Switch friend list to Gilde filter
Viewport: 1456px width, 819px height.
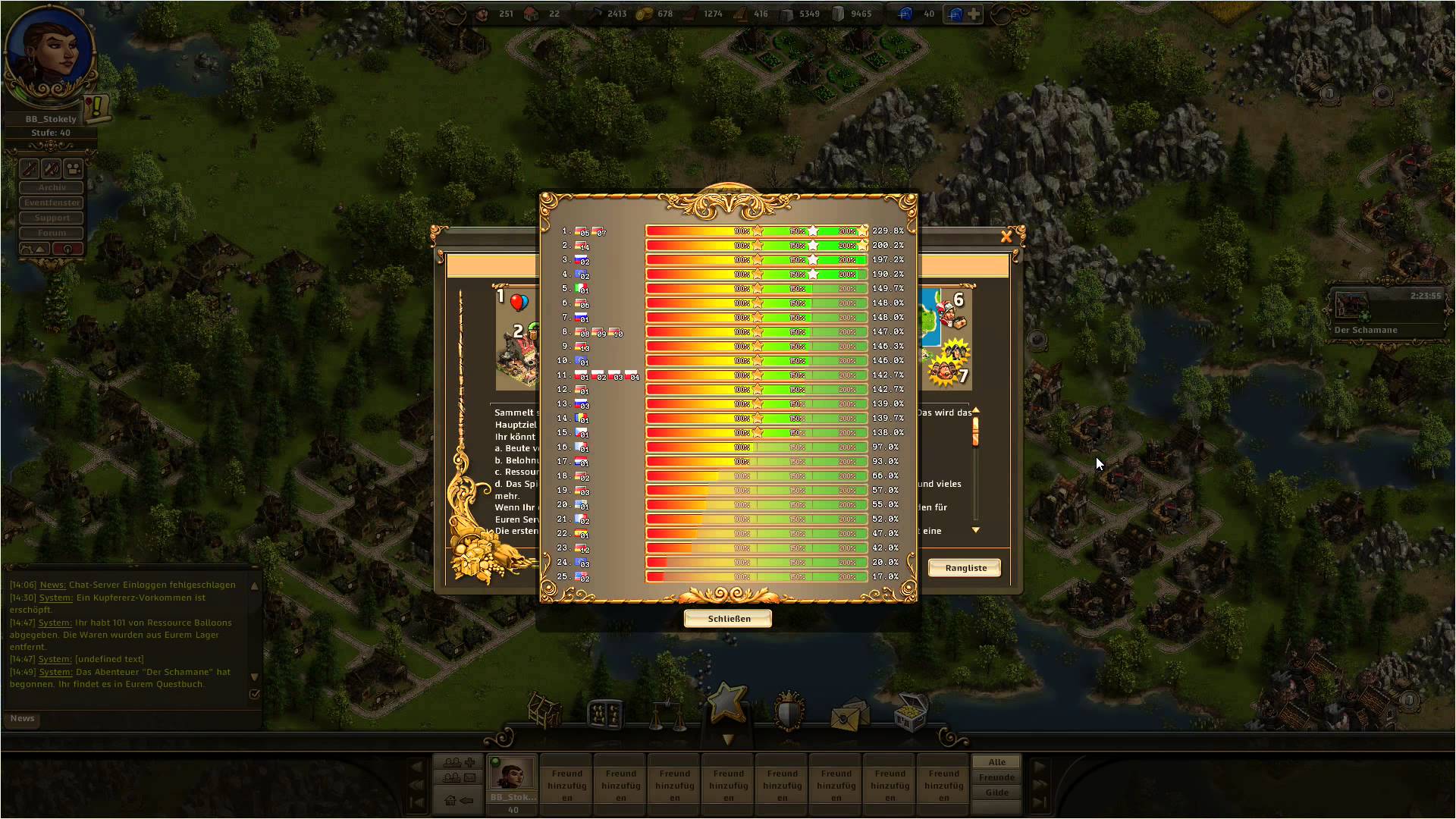tap(996, 792)
